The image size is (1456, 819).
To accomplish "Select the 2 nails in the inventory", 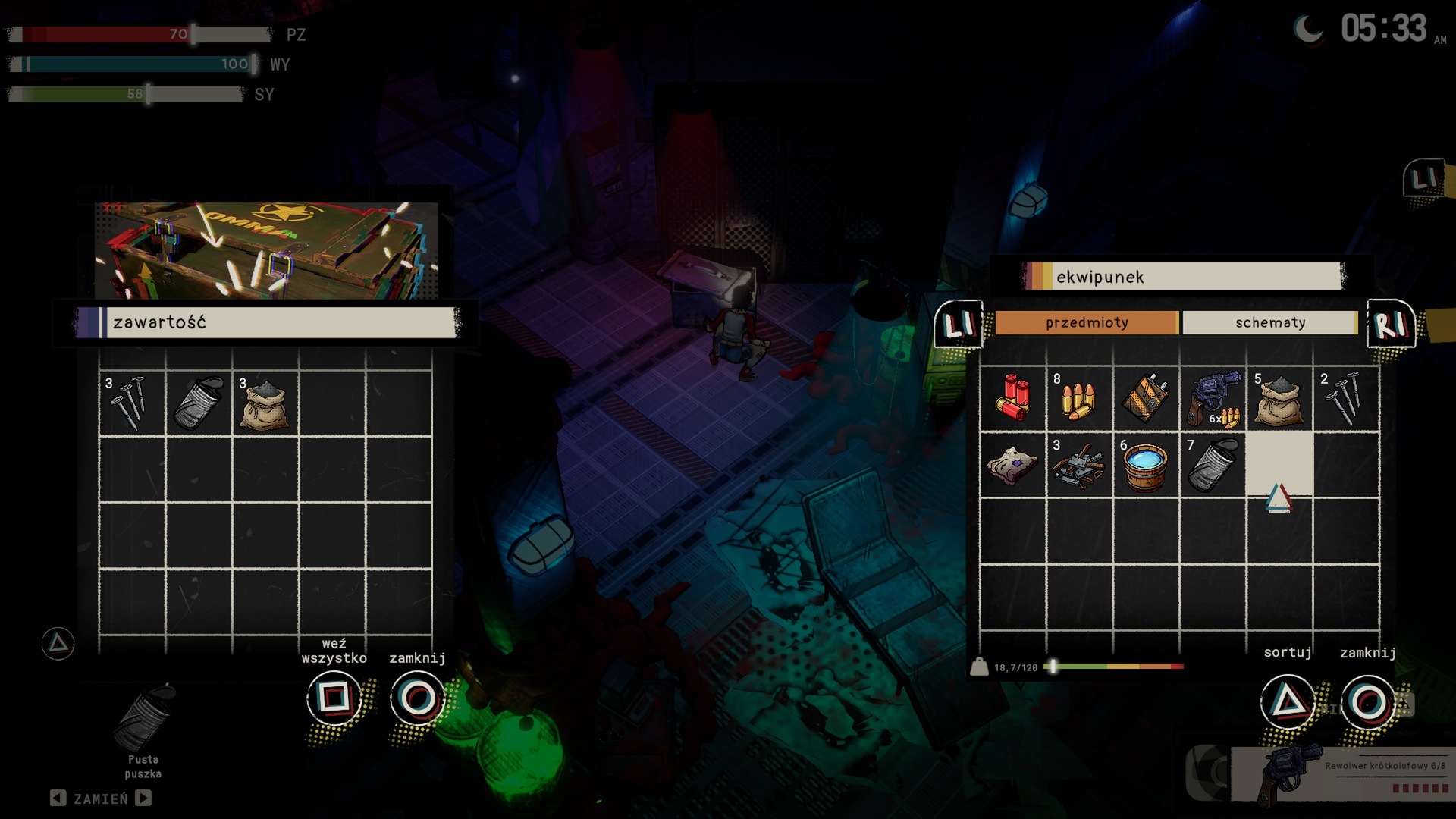I will (1346, 398).
